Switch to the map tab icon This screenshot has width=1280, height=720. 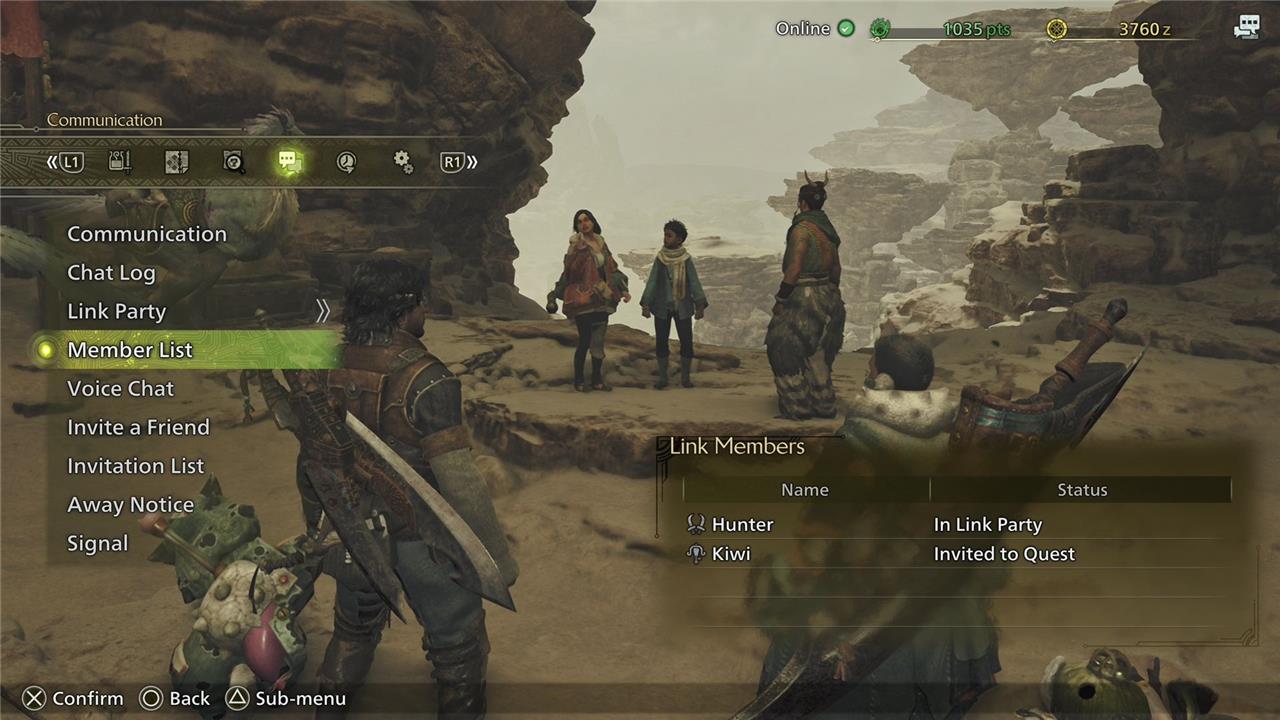coord(177,162)
